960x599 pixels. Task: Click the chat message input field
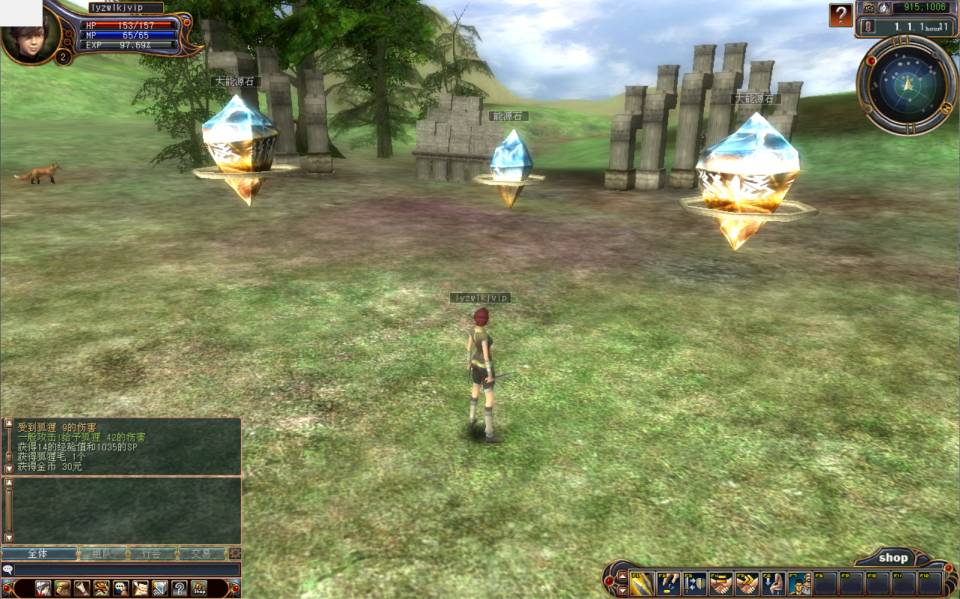125,569
